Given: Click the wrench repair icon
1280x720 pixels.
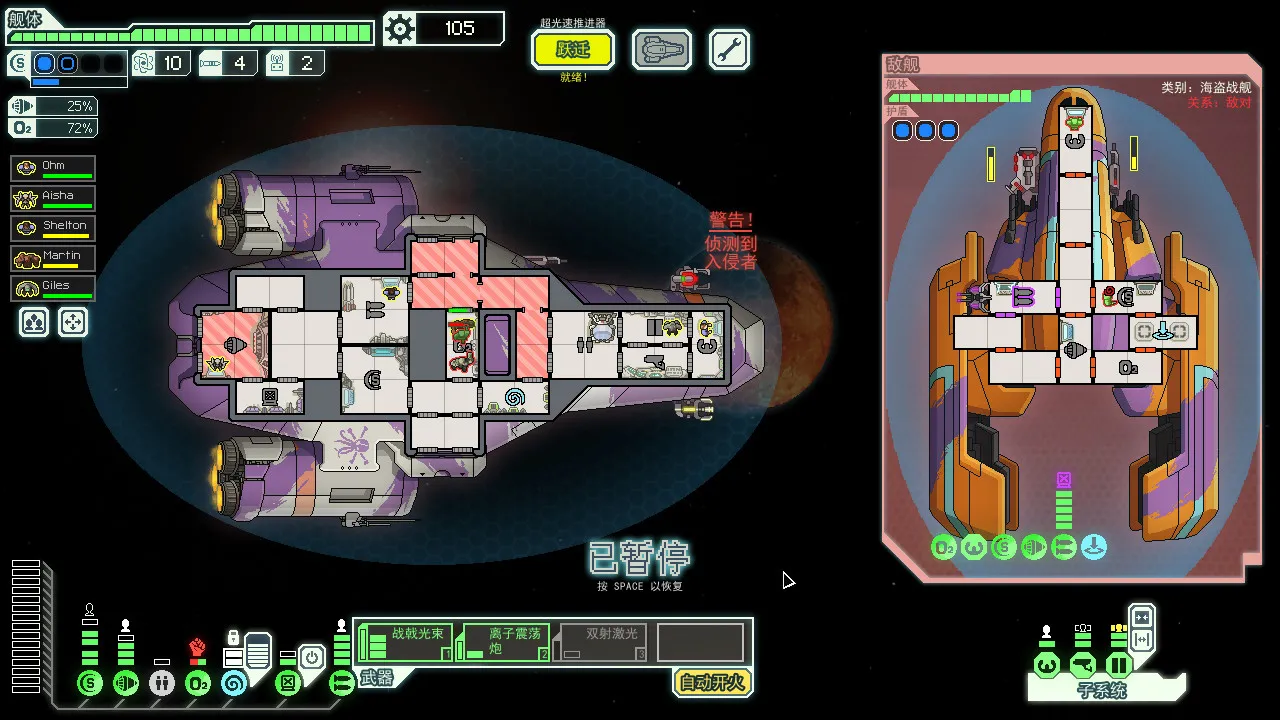Looking at the screenshot, I should pos(729,48).
